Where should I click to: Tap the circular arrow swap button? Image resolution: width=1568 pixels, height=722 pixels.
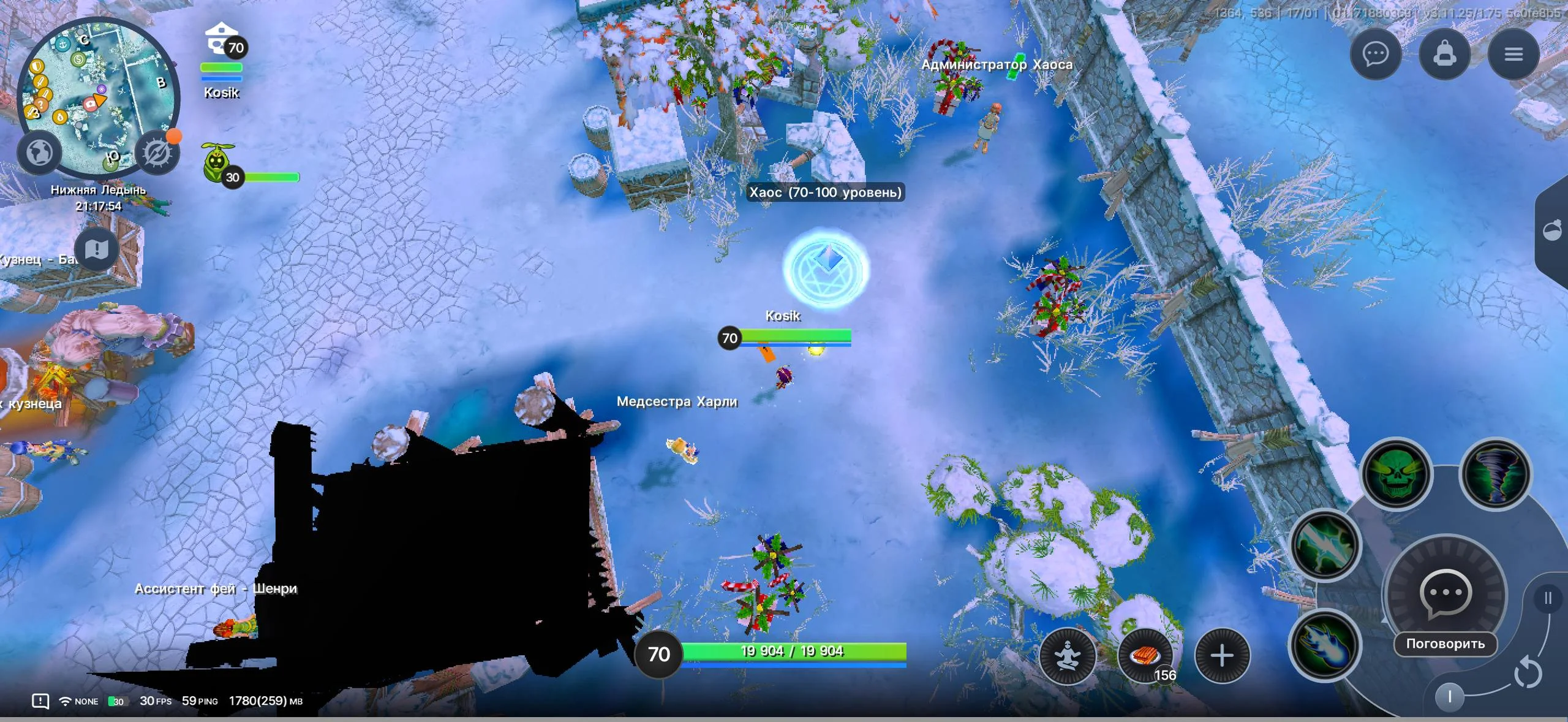(1528, 673)
